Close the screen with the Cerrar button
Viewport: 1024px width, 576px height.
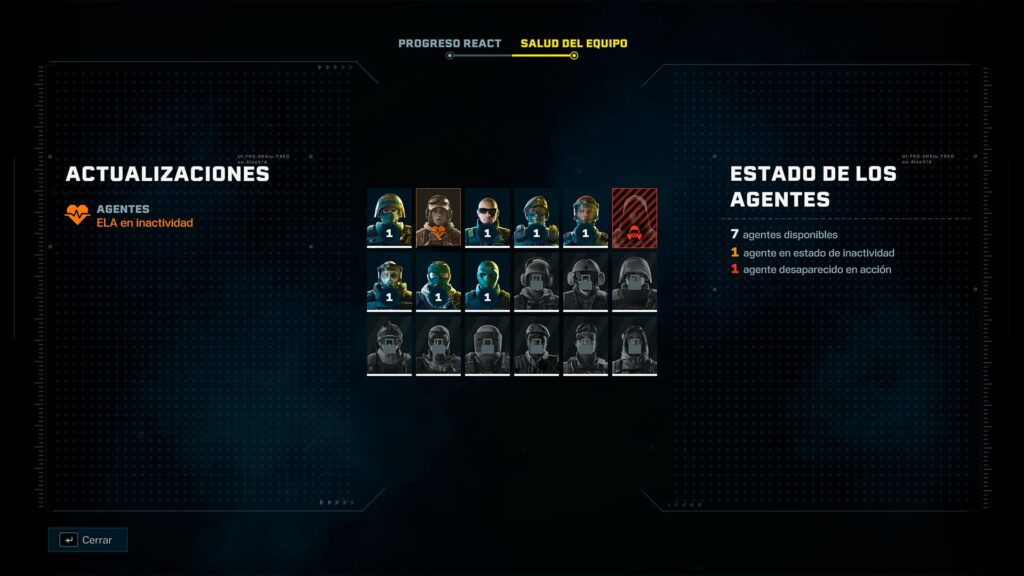pyautogui.click(x=88, y=540)
